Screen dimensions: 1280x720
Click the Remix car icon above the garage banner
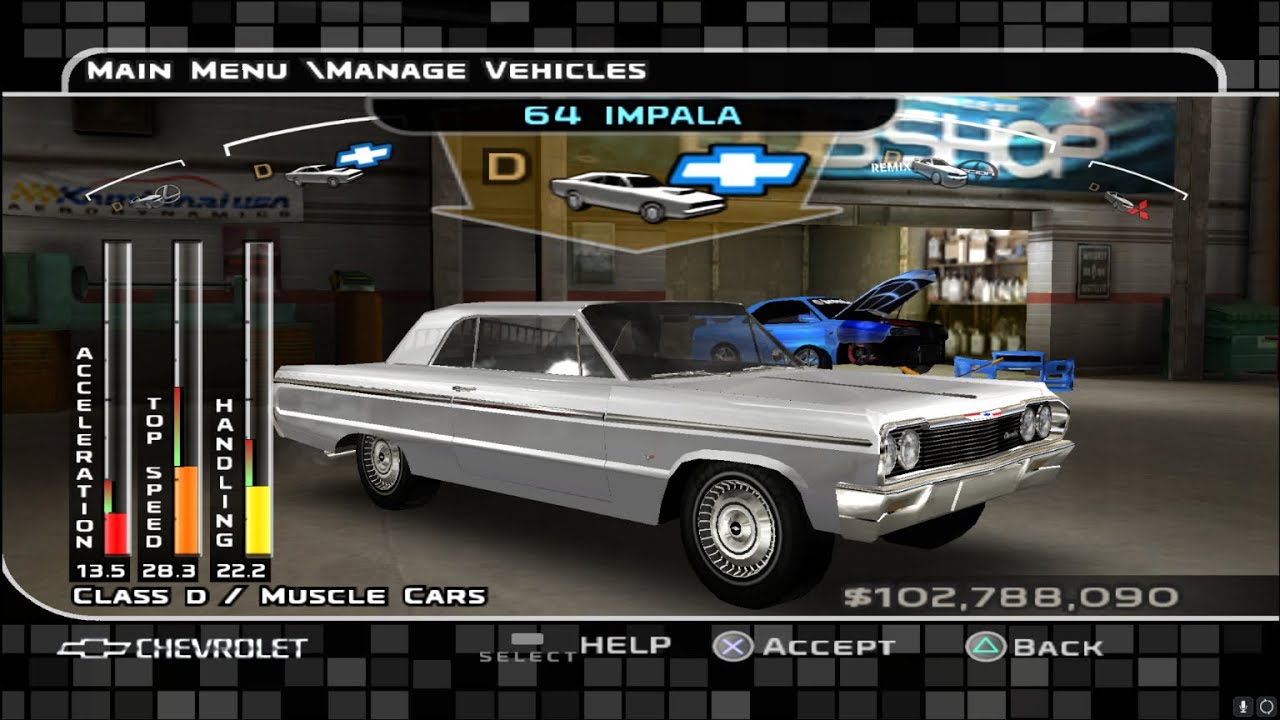pyautogui.click(x=940, y=174)
